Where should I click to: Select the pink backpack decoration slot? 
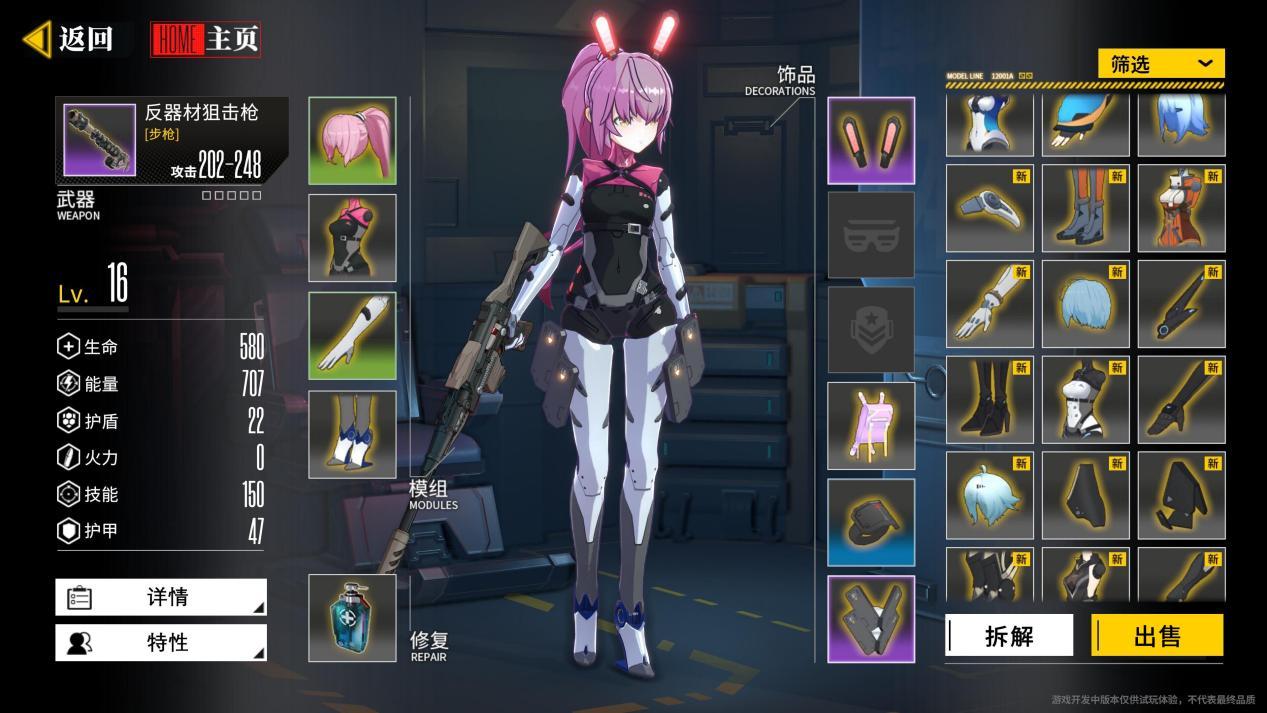[x=871, y=426]
